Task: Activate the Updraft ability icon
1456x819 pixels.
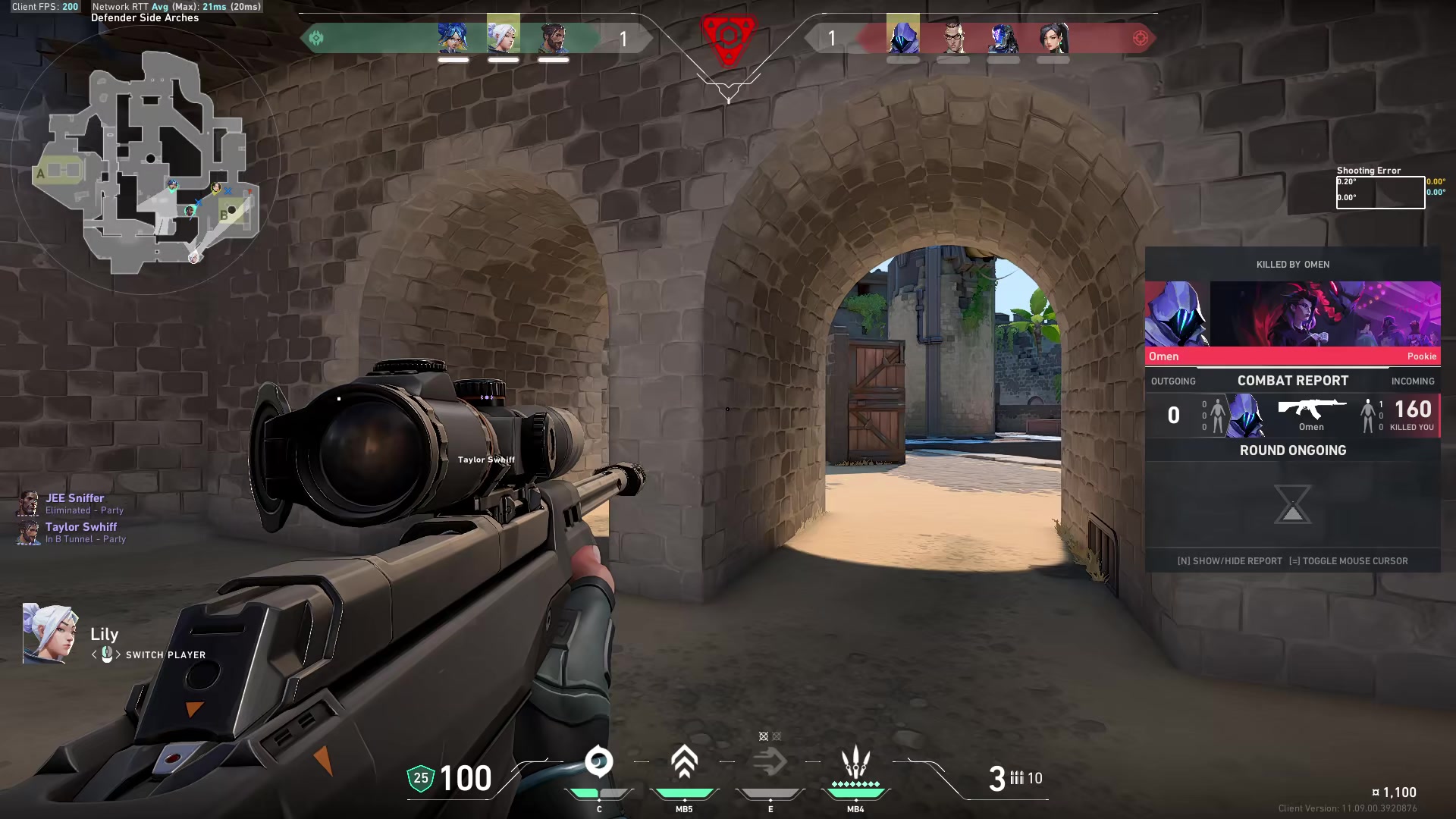Action: point(684,762)
